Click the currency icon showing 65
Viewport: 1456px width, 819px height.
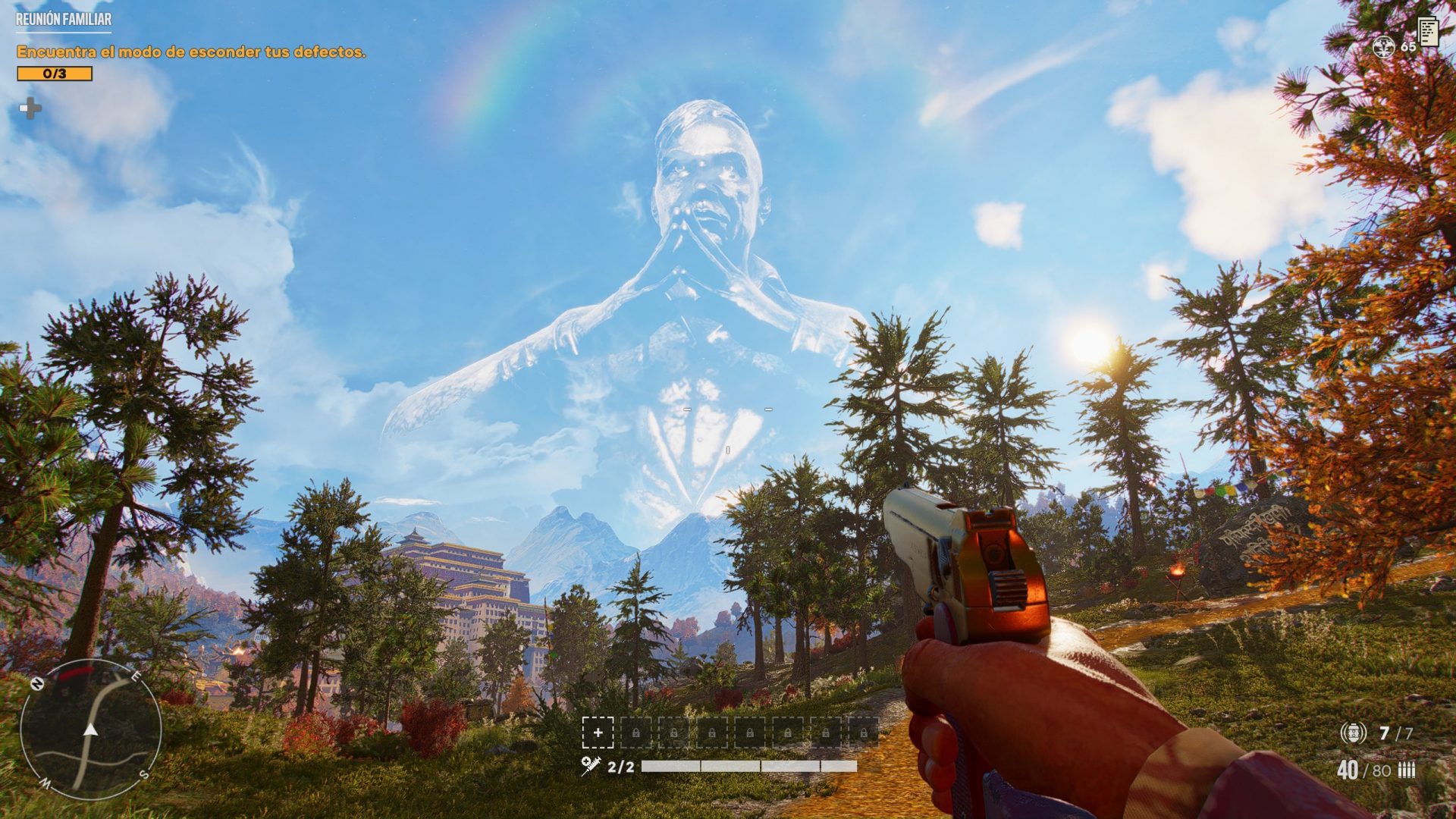pyautogui.click(x=1384, y=47)
